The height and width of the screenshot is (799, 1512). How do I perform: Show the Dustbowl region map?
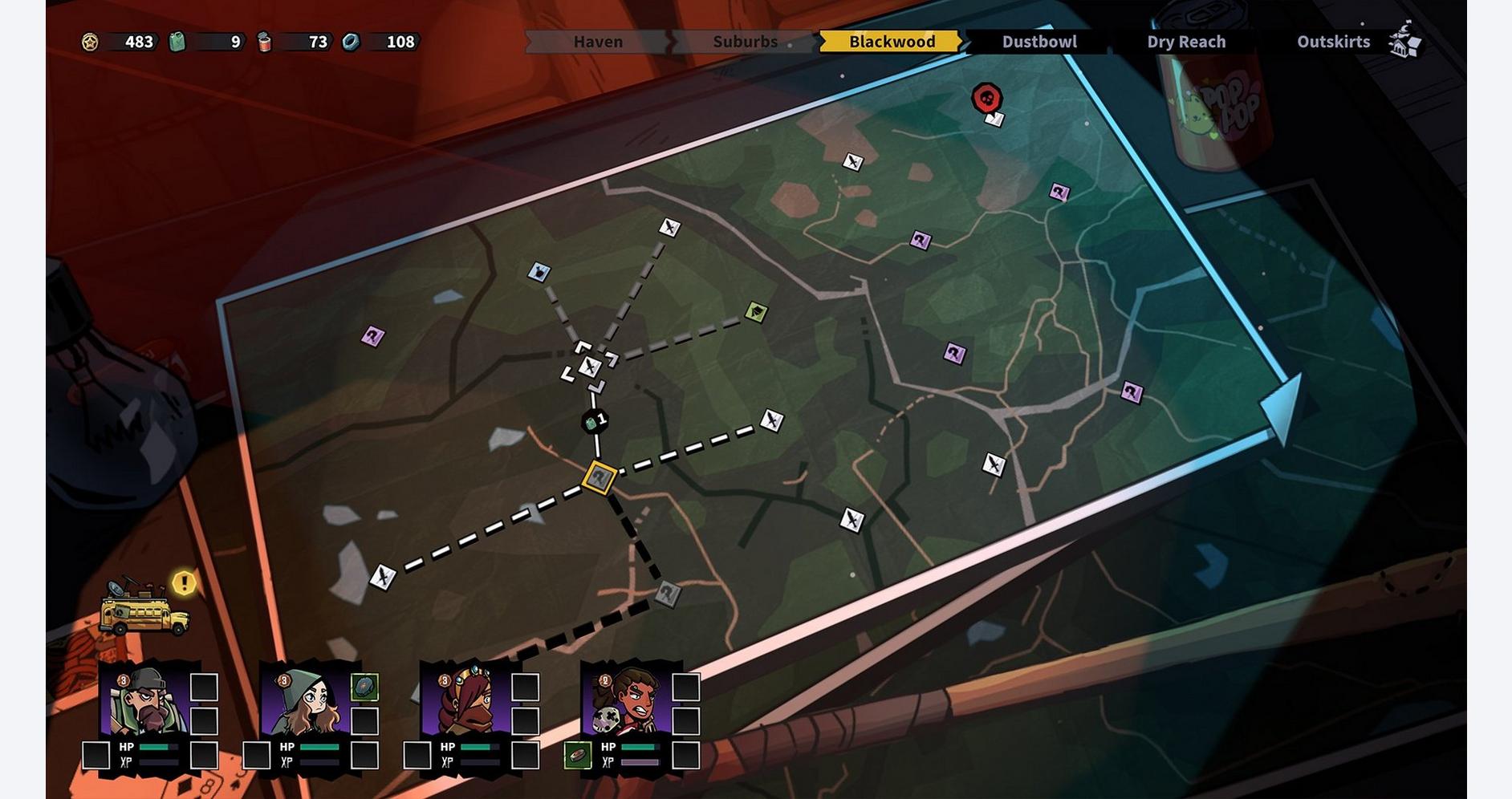[1039, 42]
